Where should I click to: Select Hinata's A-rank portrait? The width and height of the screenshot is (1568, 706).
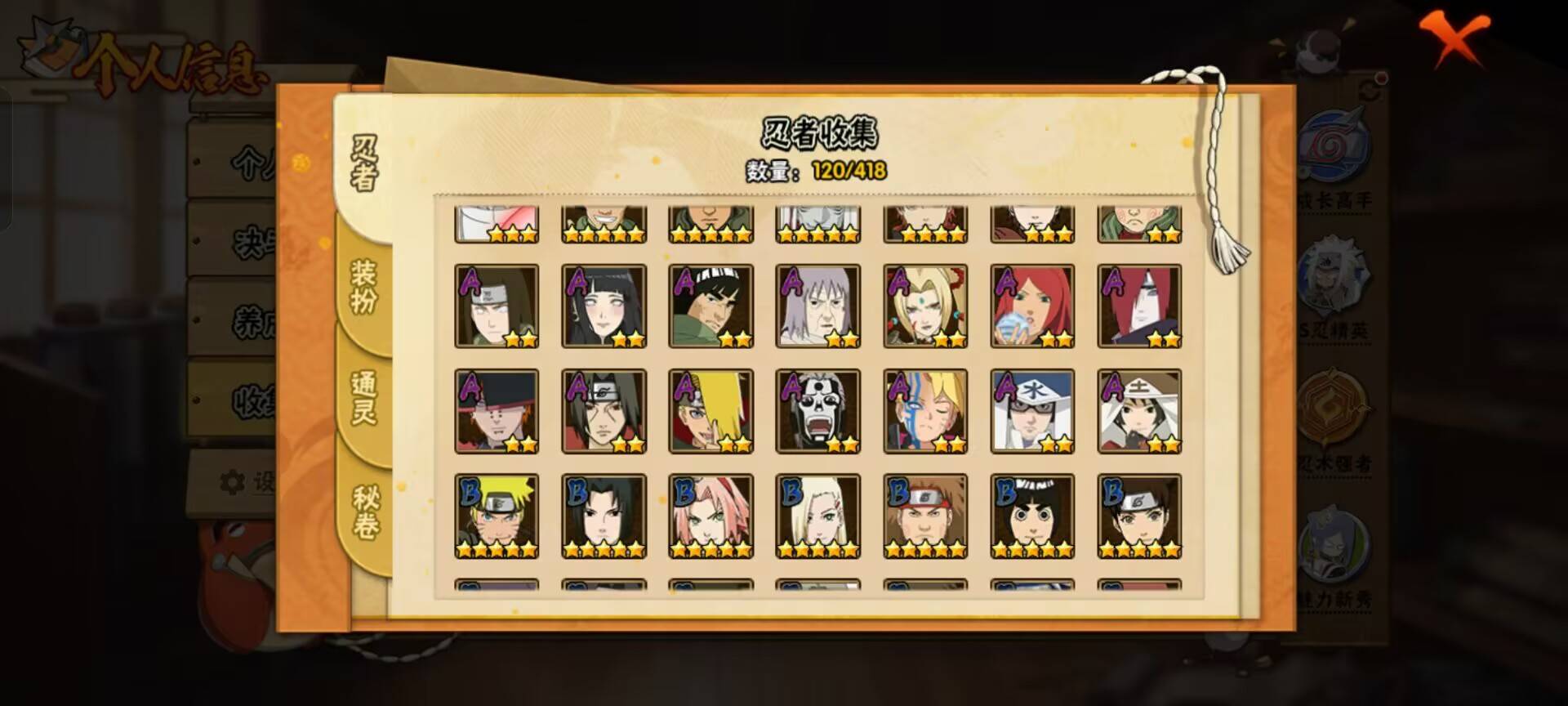coord(604,306)
